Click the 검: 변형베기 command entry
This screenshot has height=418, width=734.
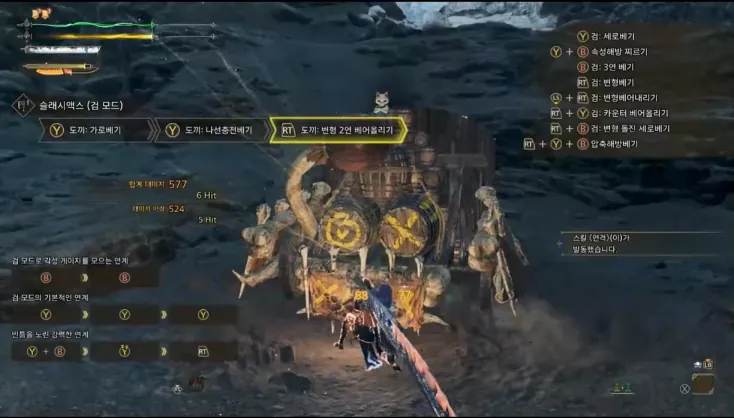[x=620, y=82]
